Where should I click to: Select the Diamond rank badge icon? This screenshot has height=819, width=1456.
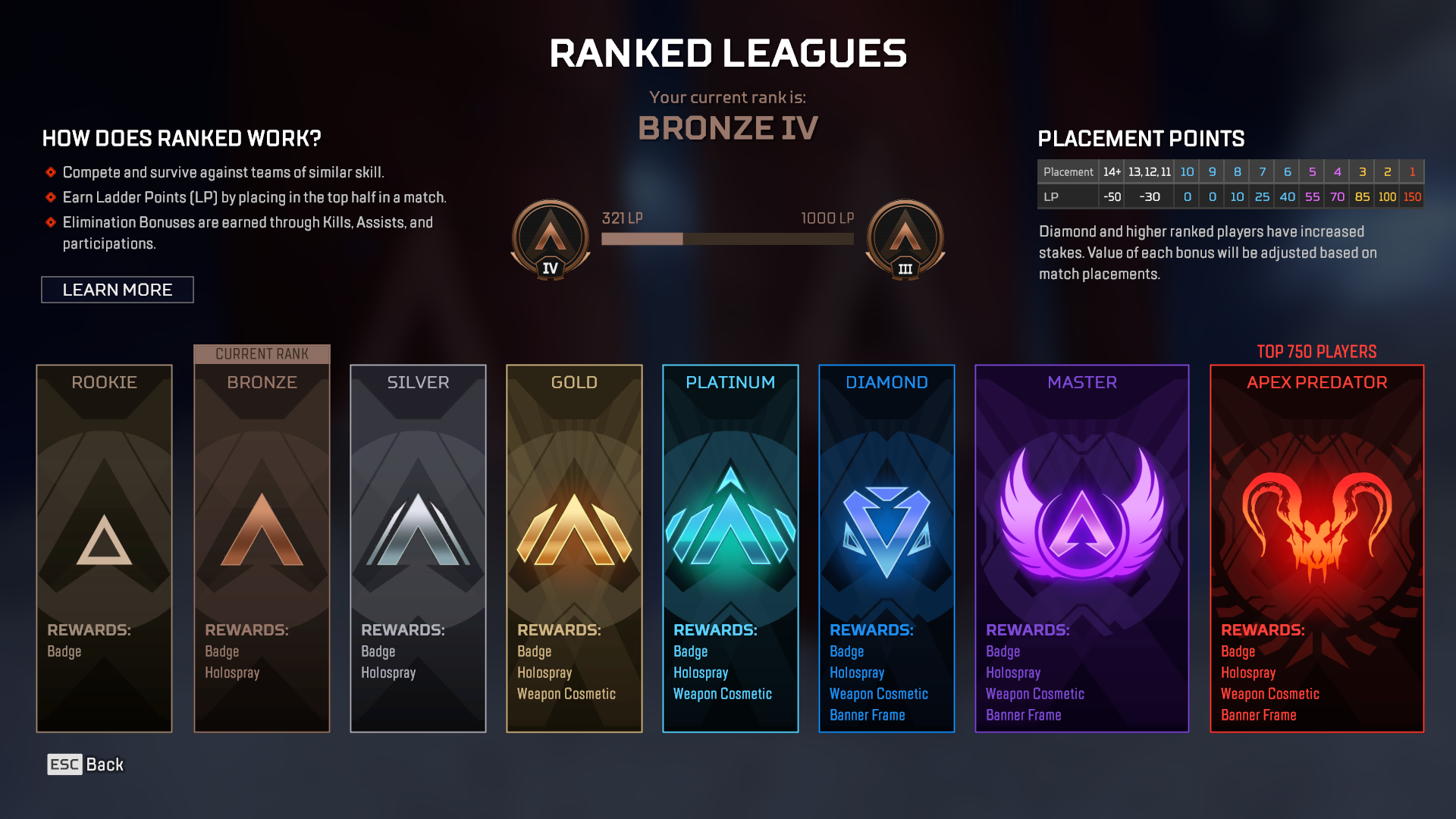pyautogui.click(x=886, y=531)
